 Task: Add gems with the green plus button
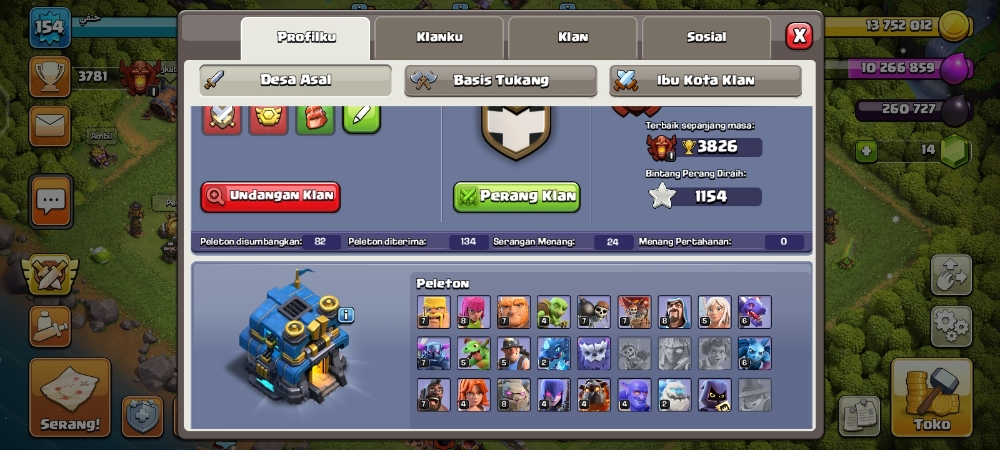(868, 151)
